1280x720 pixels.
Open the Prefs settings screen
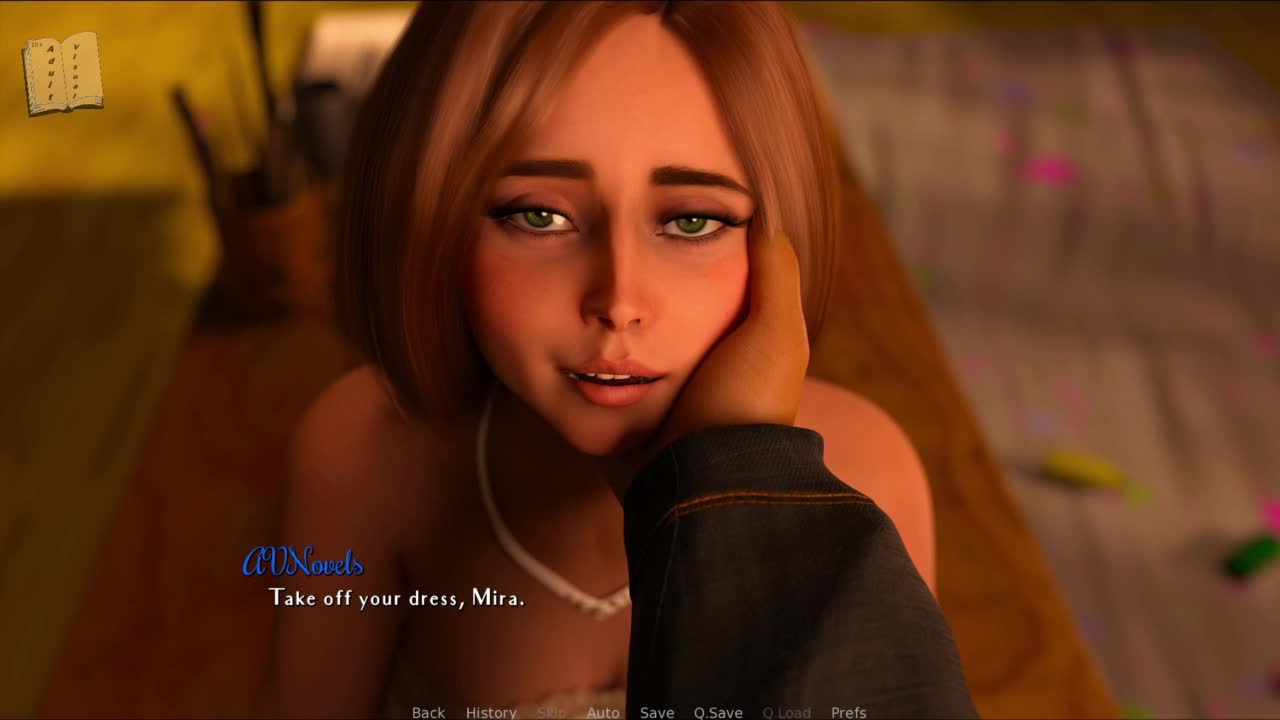849,712
